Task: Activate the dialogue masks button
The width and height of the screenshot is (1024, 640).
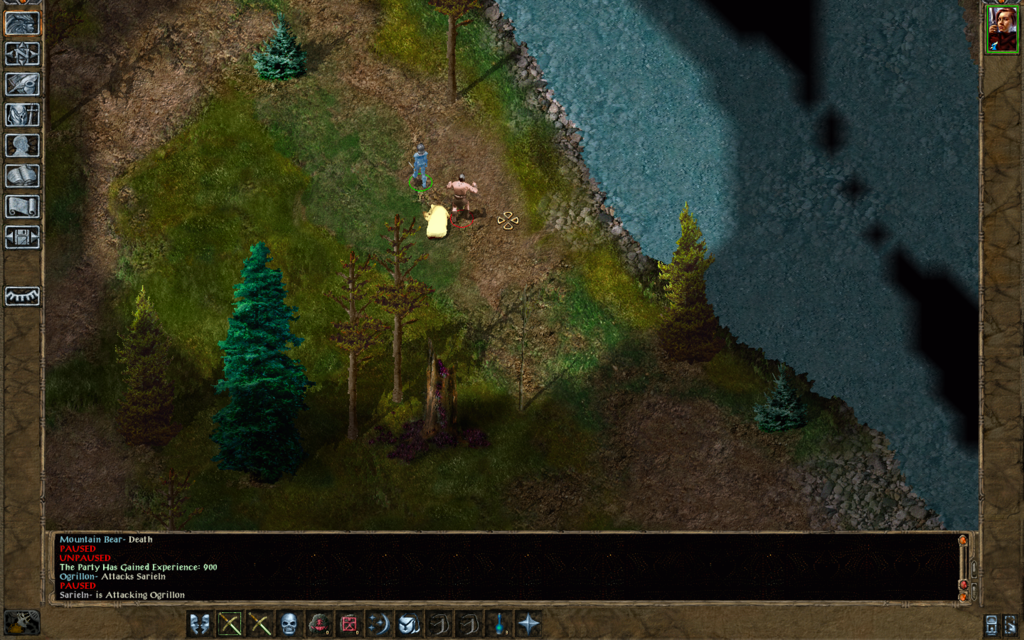Action: [200, 624]
